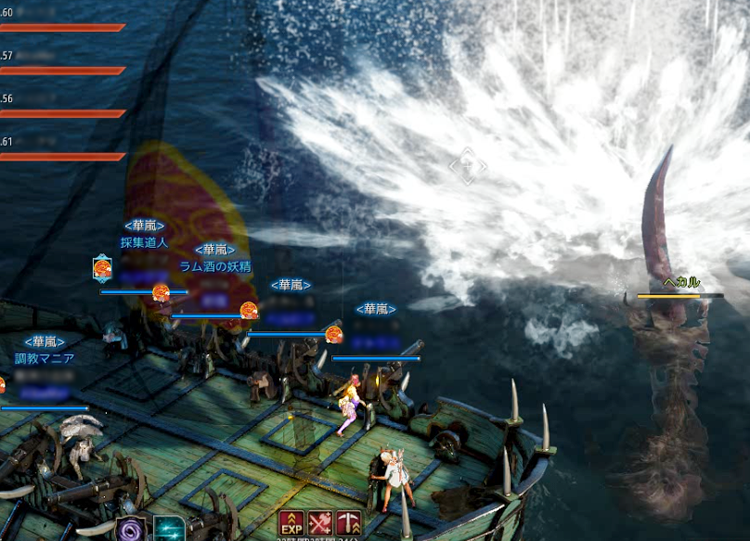Activate the teal sparkle skill icon
The height and width of the screenshot is (541, 750).
point(168,529)
